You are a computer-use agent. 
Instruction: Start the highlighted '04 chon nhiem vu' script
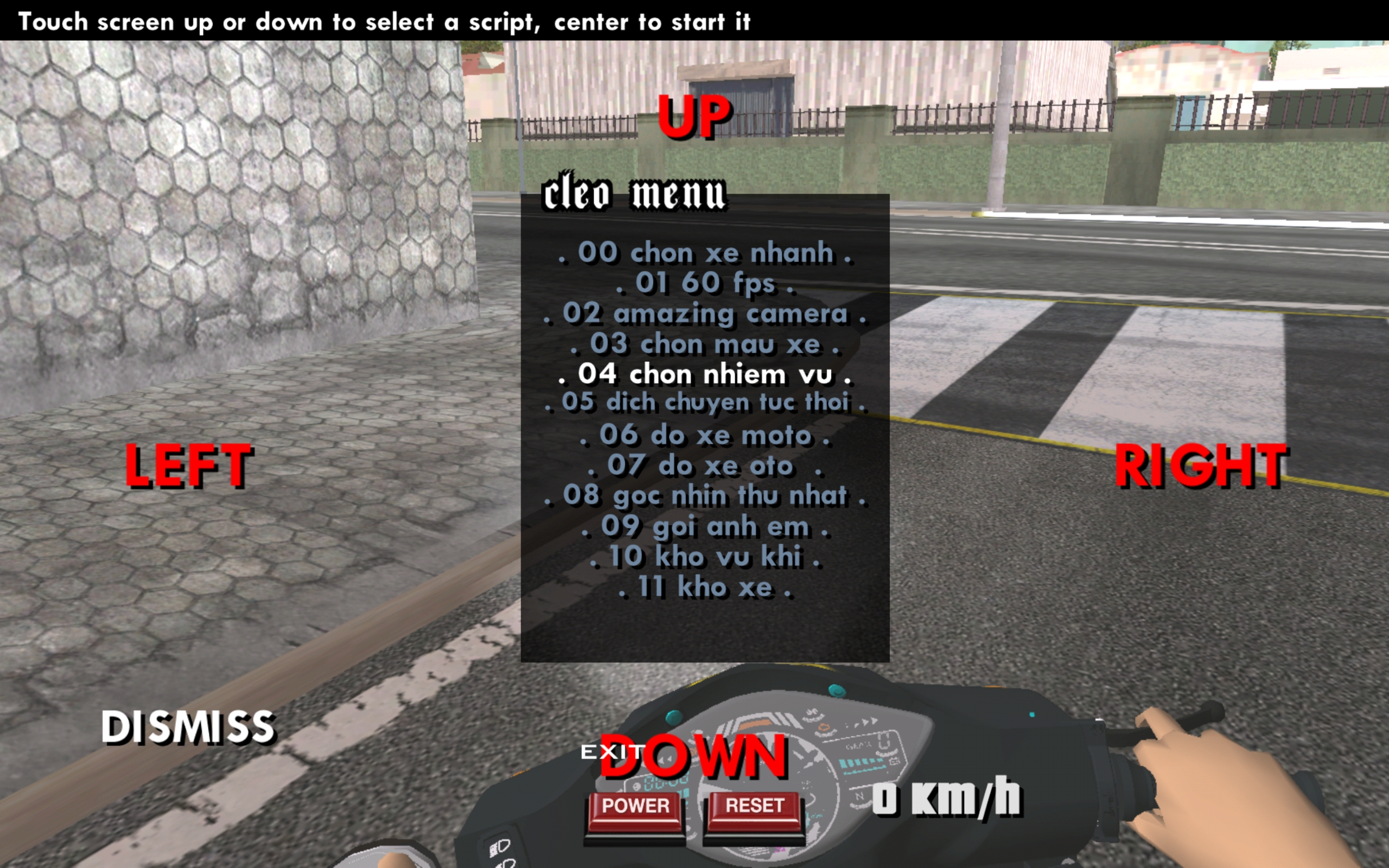pos(705,374)
